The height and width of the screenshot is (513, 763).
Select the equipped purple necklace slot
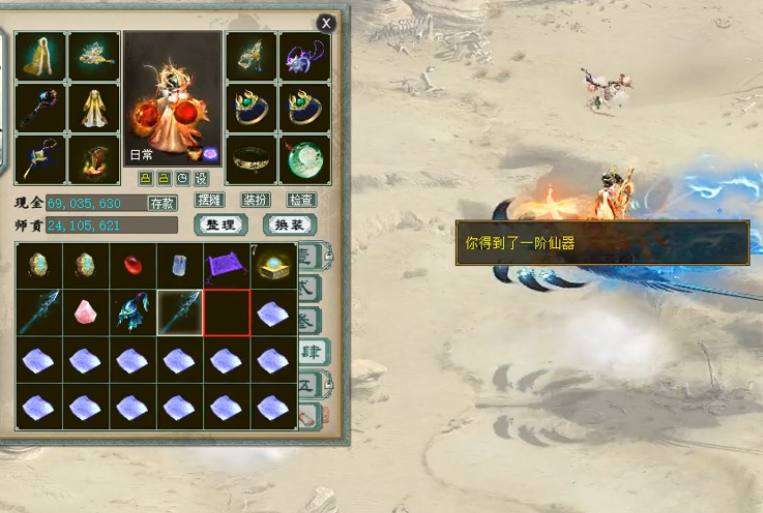(x=304, y=55)
